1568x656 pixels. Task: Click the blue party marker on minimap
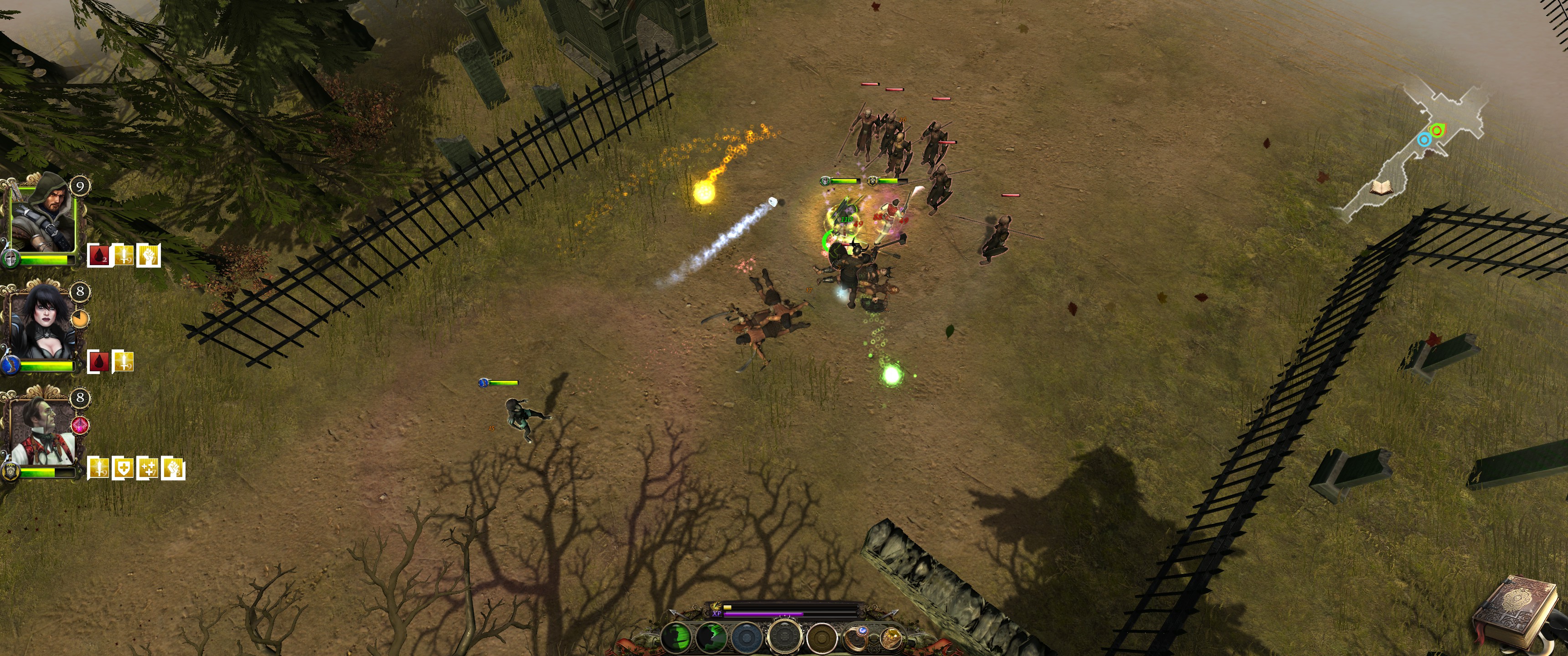(x=1423, y=140)
